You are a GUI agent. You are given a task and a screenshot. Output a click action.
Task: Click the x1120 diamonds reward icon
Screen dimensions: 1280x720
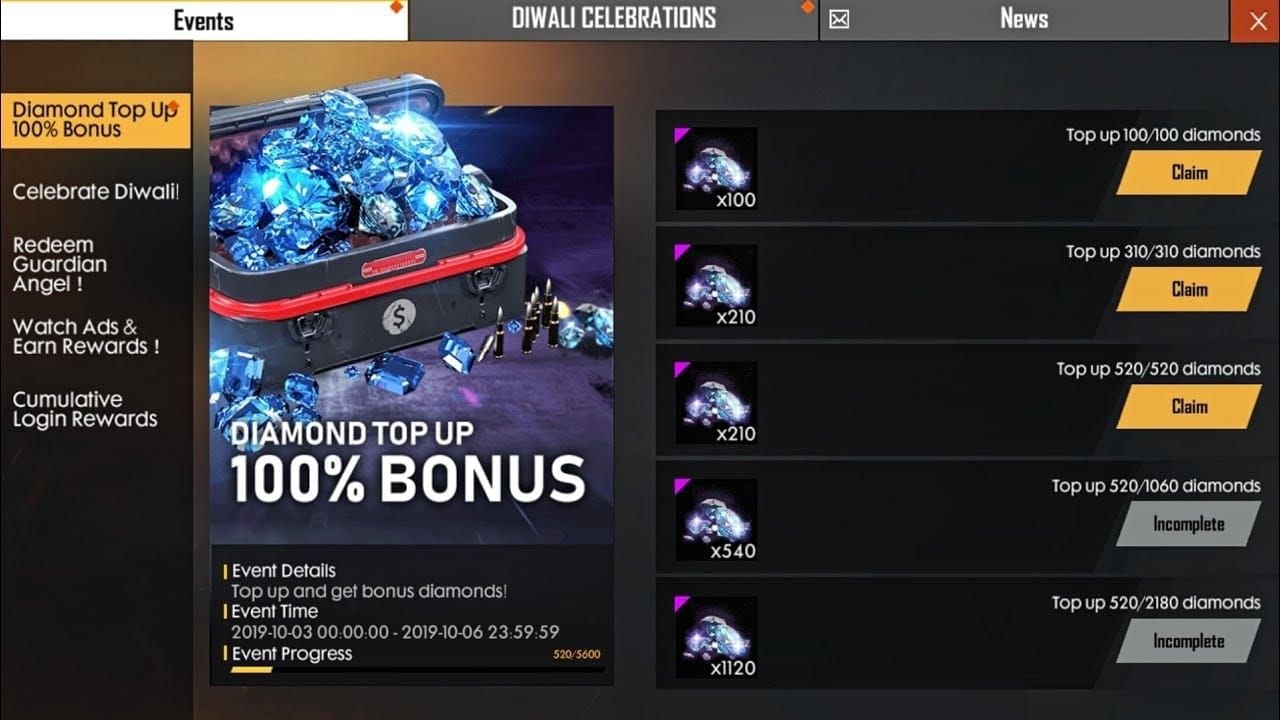click(714, 638)
